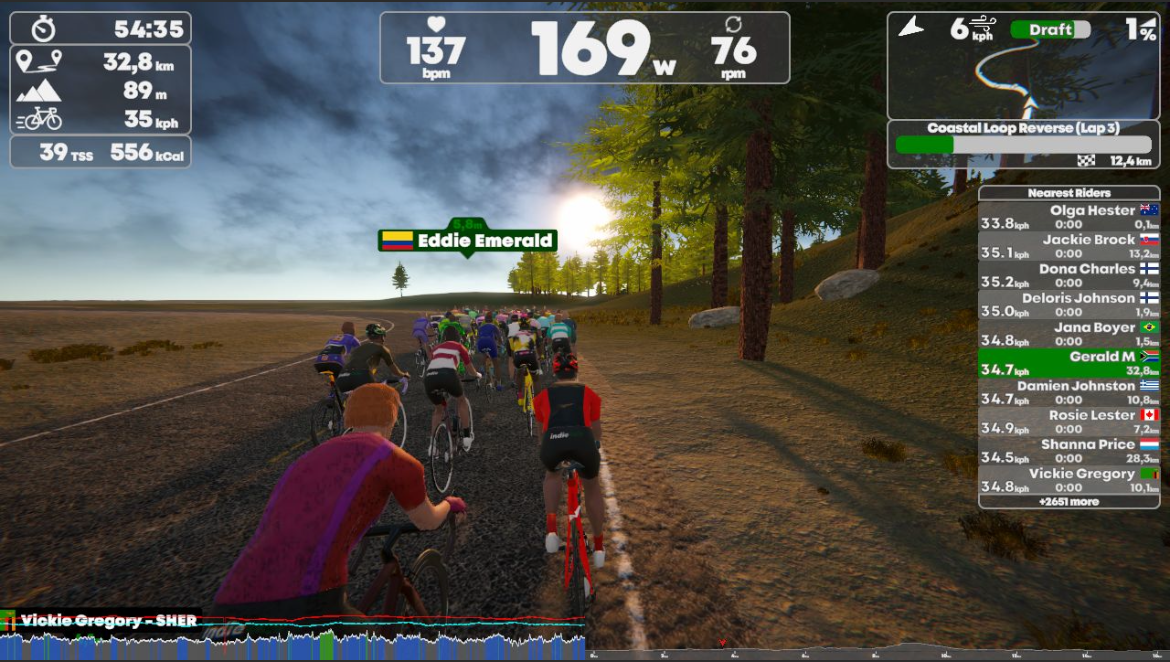Click the Eddie Emerald rider name tag
Image resolution: width=1170 pixels, height=662 pixels.
click(x=468, y=241)
